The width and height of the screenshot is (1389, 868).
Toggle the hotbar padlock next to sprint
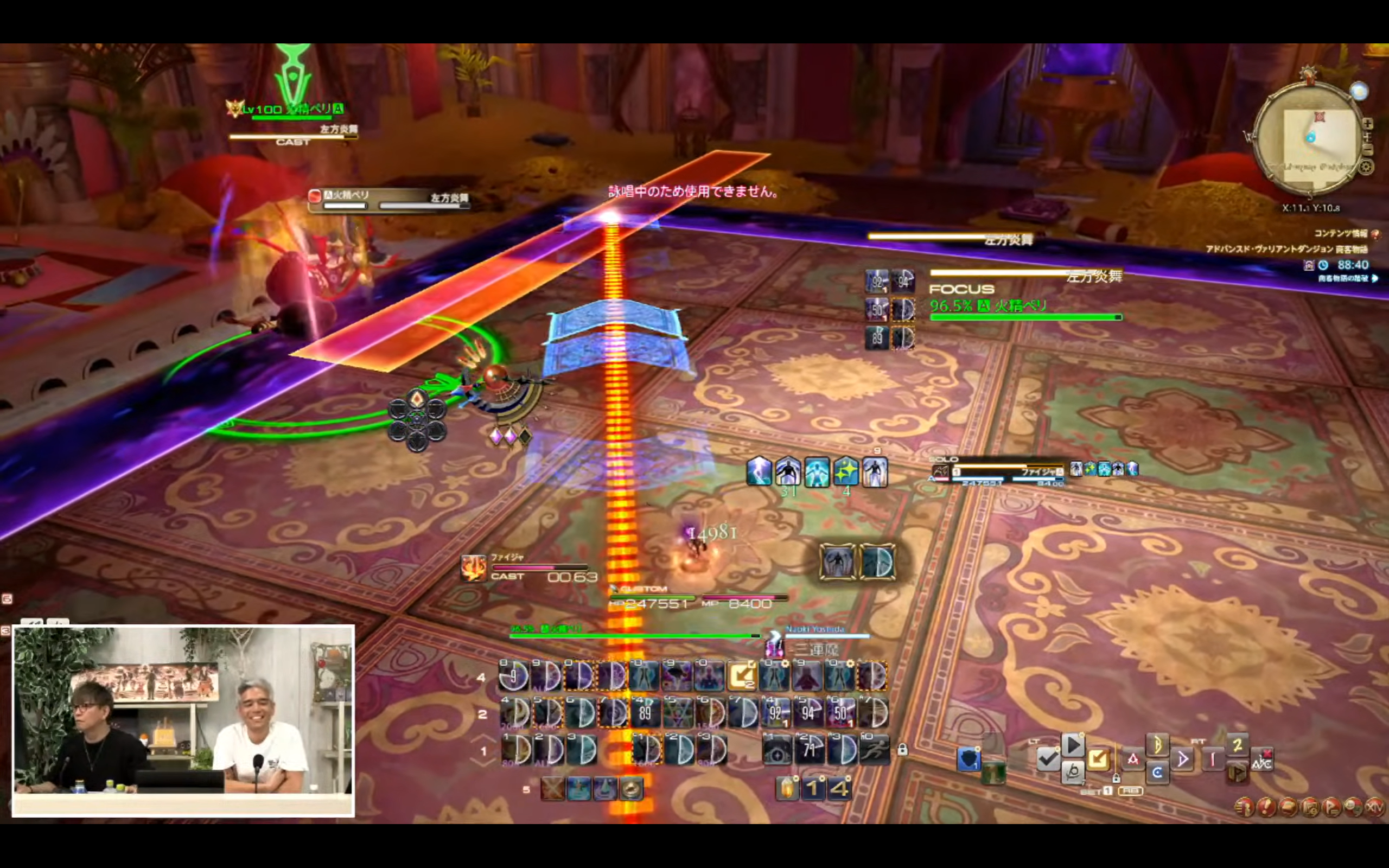[902, 750]
